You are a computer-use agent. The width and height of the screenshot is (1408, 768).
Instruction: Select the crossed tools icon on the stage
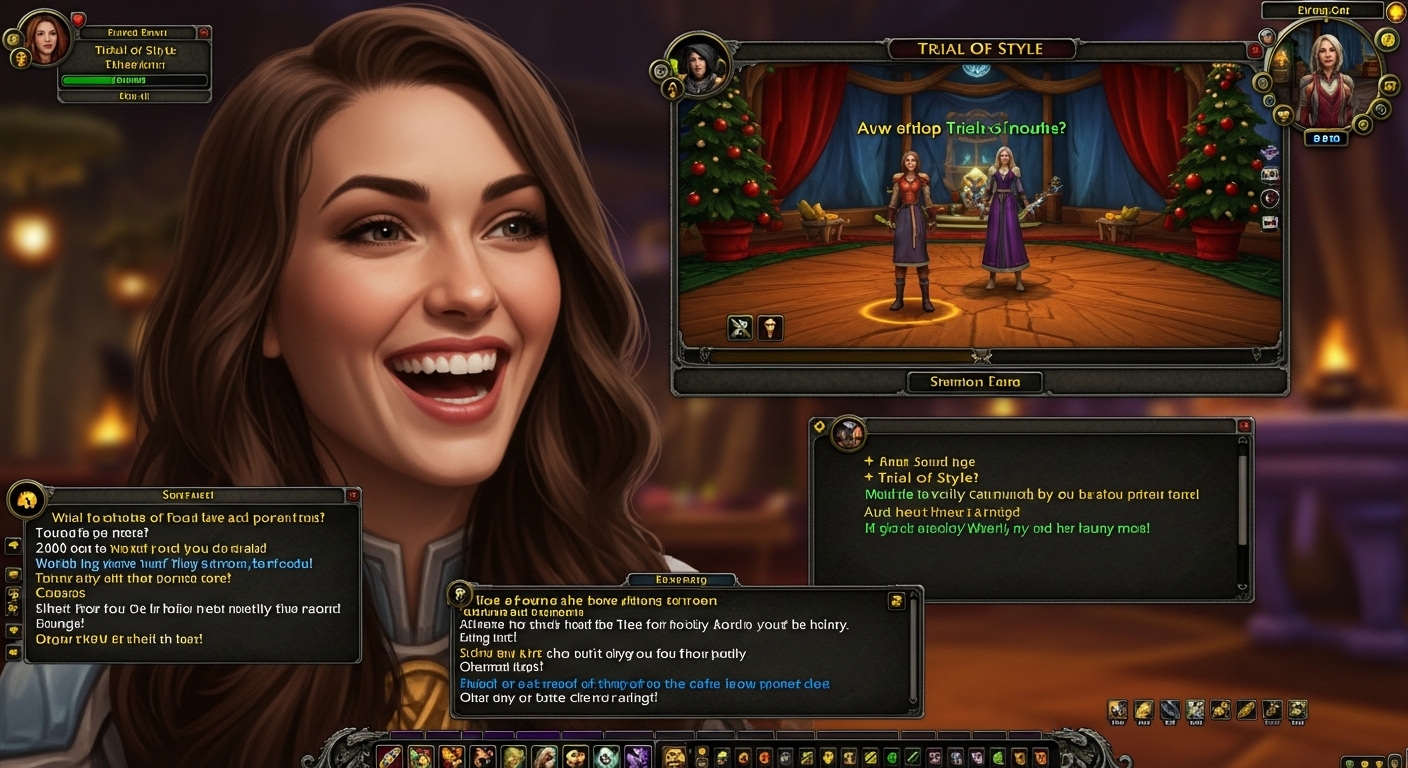[740, 327]
